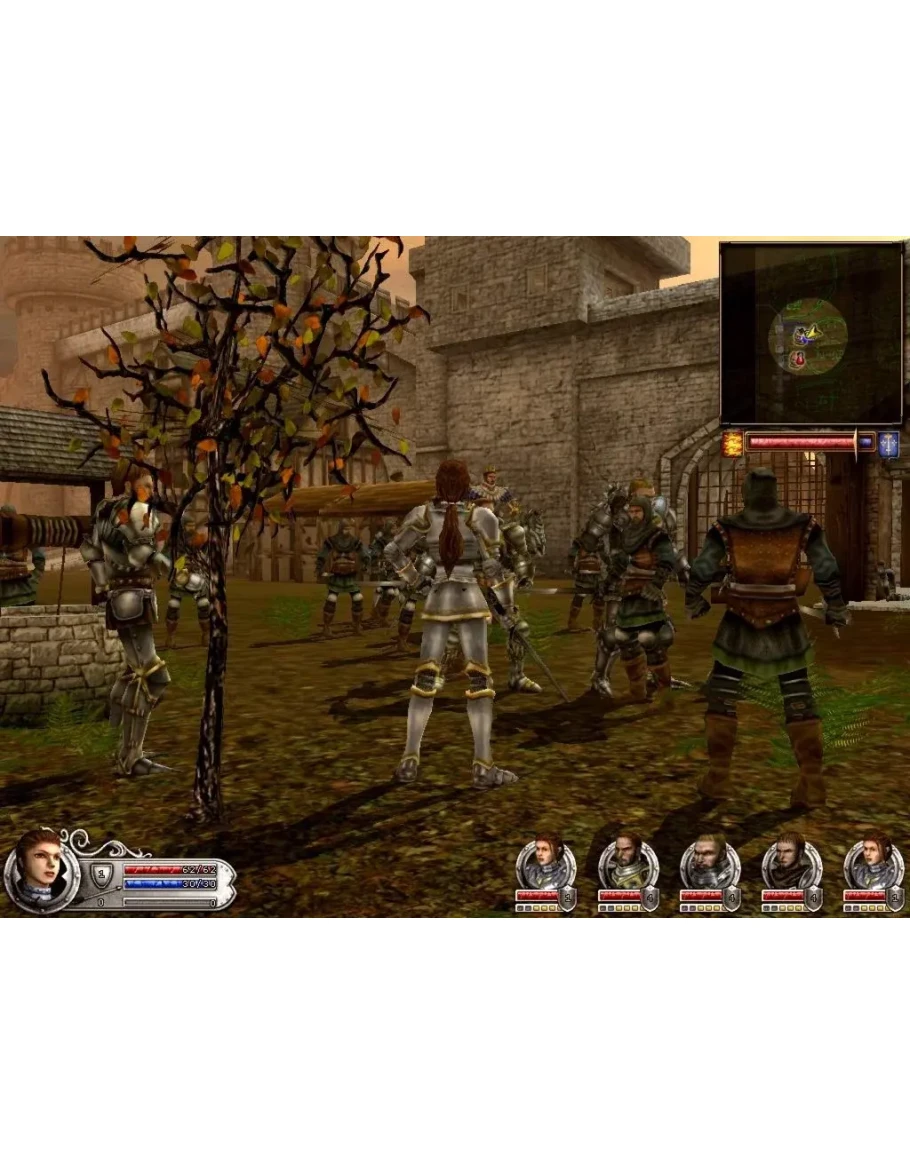Click the golden lion English faction emblem
The height and width of the screenshot is (1155, 910).
coord(732,444)
